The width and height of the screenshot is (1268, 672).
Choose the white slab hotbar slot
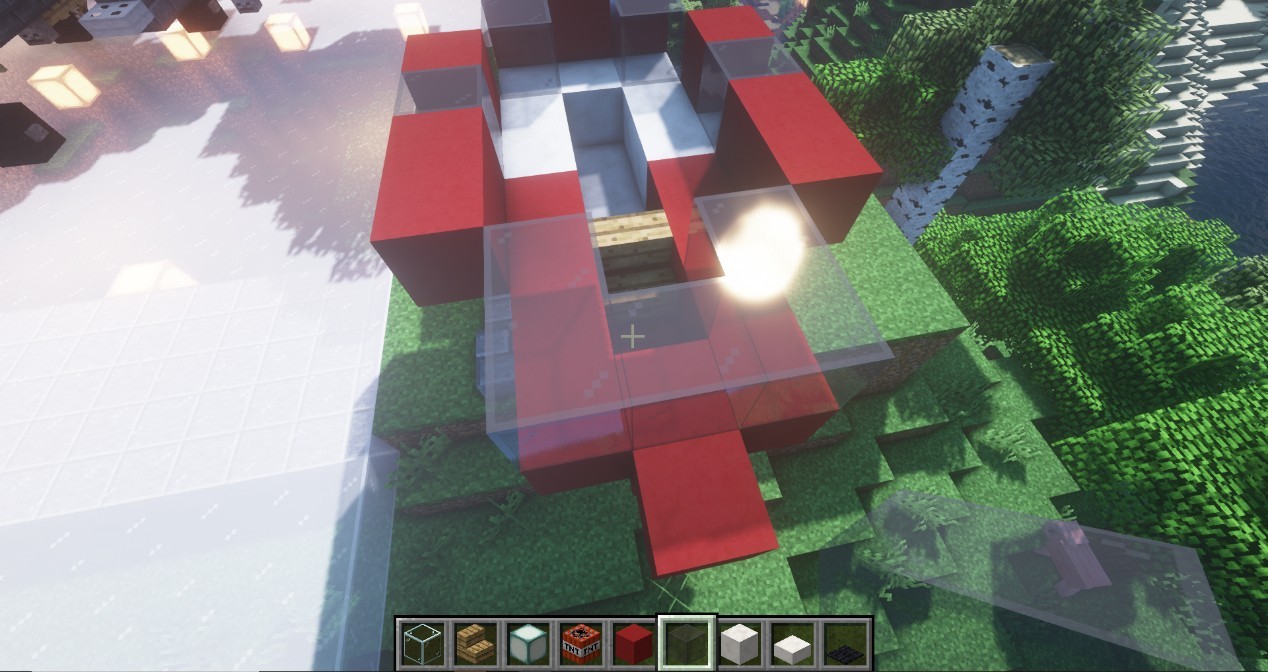click(x=792, y=641)
